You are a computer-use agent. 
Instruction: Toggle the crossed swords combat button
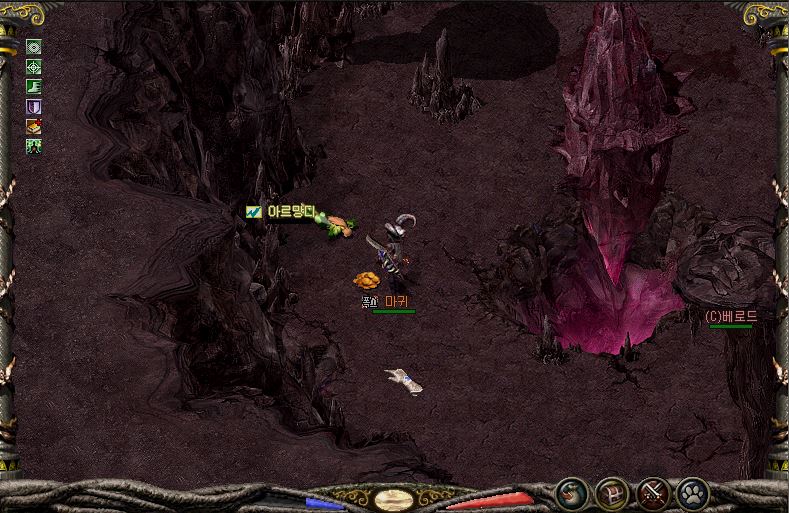[x=652, y=492]
